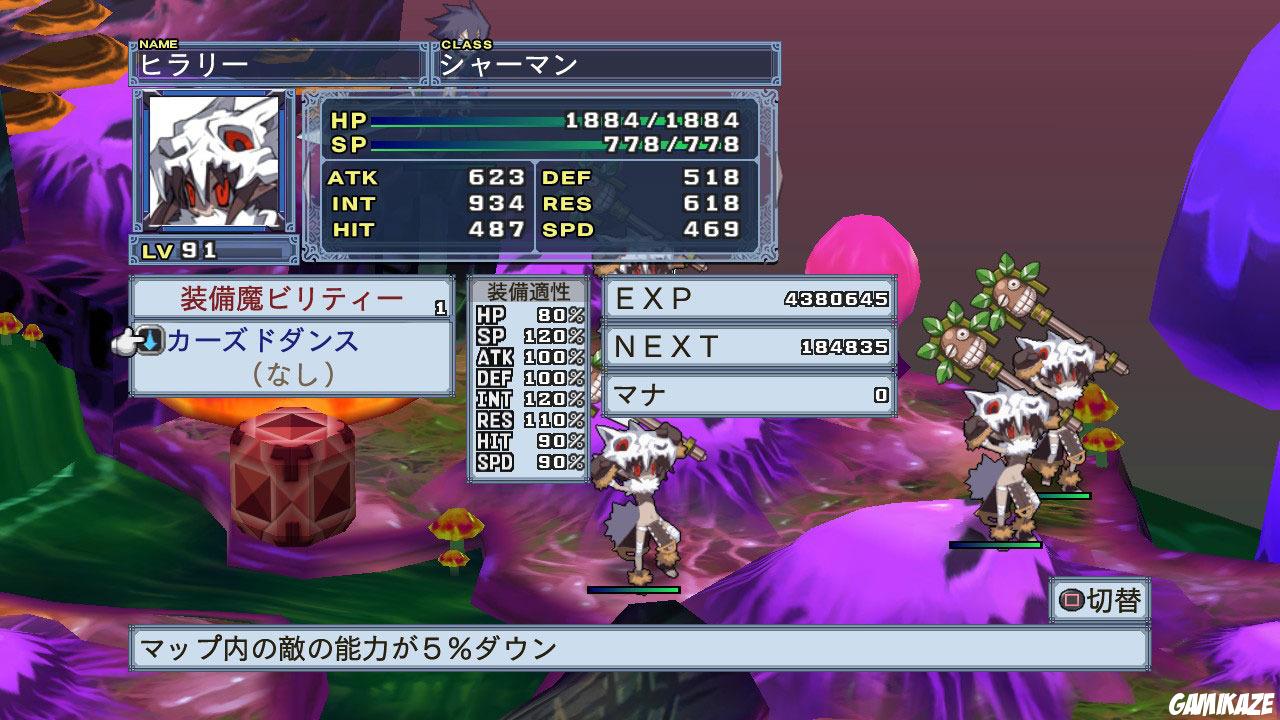This screenshot has height=720, width=1280.
Task: Switch to the CLASS シャーマン field
Action: pyautogui.click(x=600, y=62)
